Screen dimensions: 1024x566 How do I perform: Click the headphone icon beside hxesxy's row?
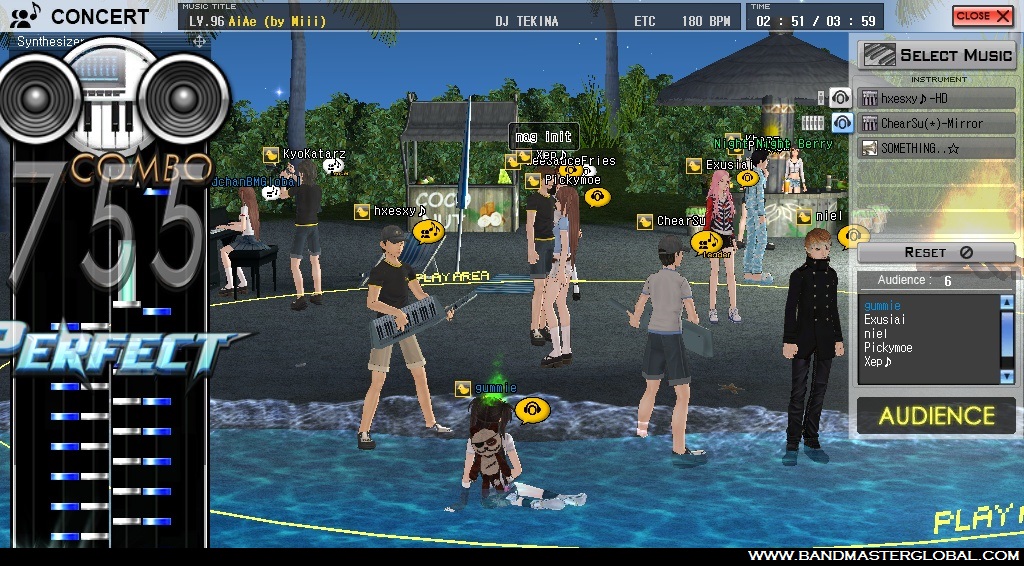click(841, 98)
